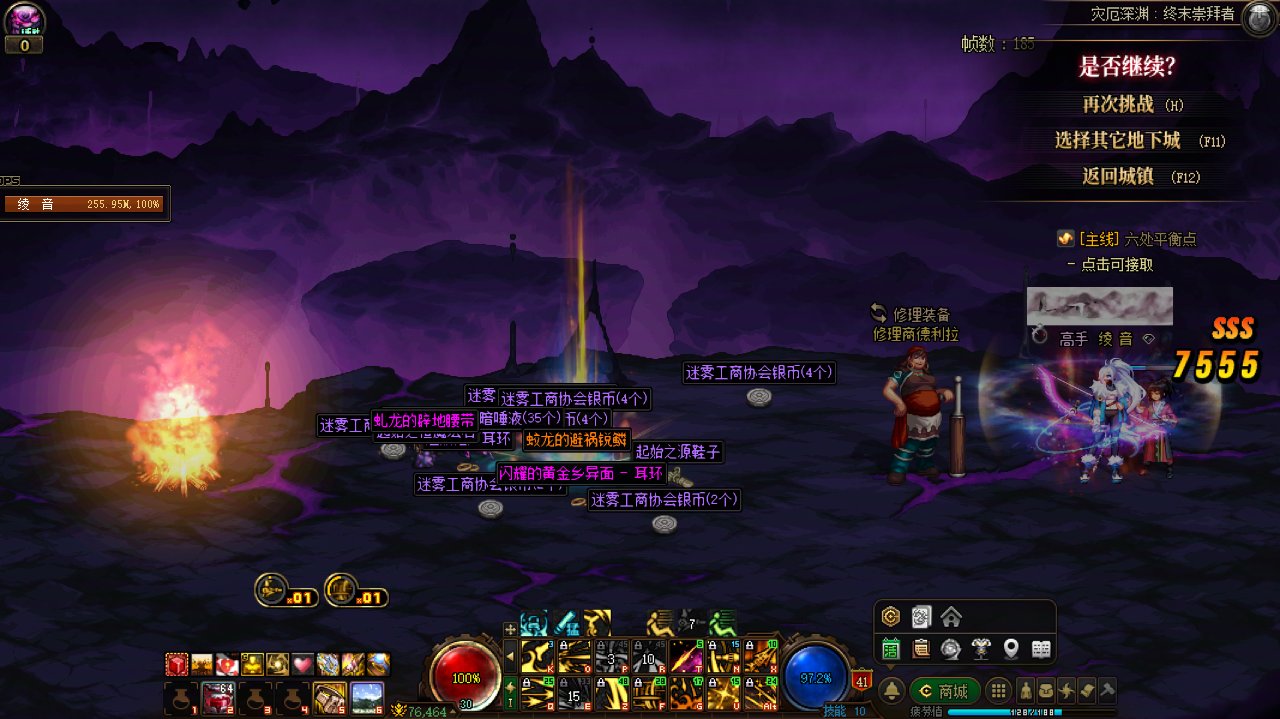1280x719 pixels.
Task: Open the character silhouette menu icon
Action: coord(1026,690)
